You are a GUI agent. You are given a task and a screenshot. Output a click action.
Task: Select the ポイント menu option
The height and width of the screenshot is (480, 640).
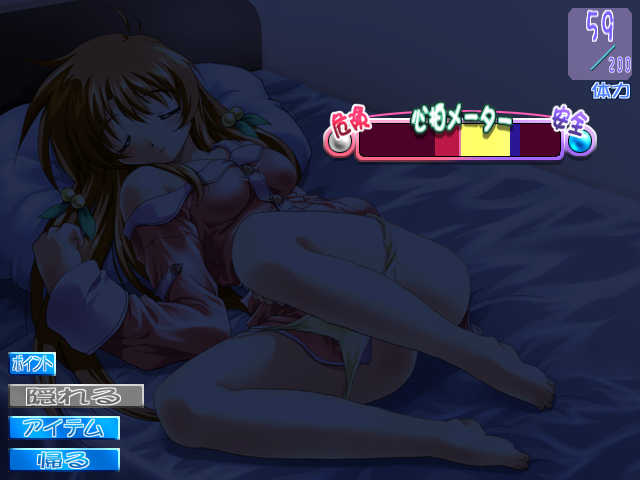click(32, 364)
